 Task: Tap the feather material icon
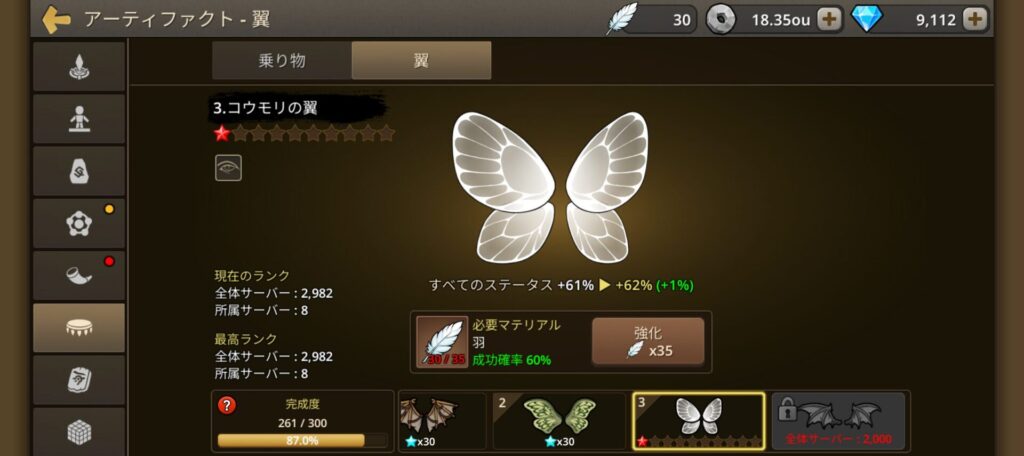click(441, 342)
